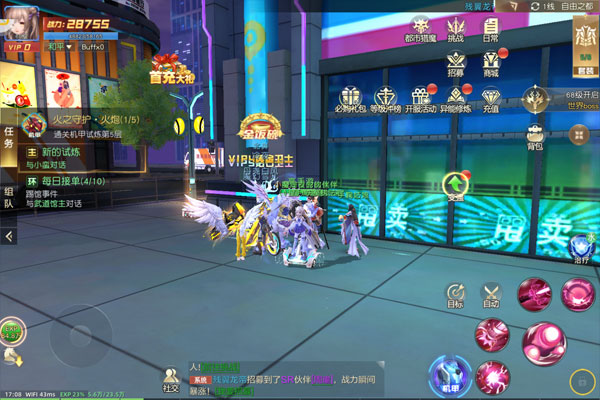
Task: Open the 背包 backpack
Action: pyautogui.click(x=535, y=137)
